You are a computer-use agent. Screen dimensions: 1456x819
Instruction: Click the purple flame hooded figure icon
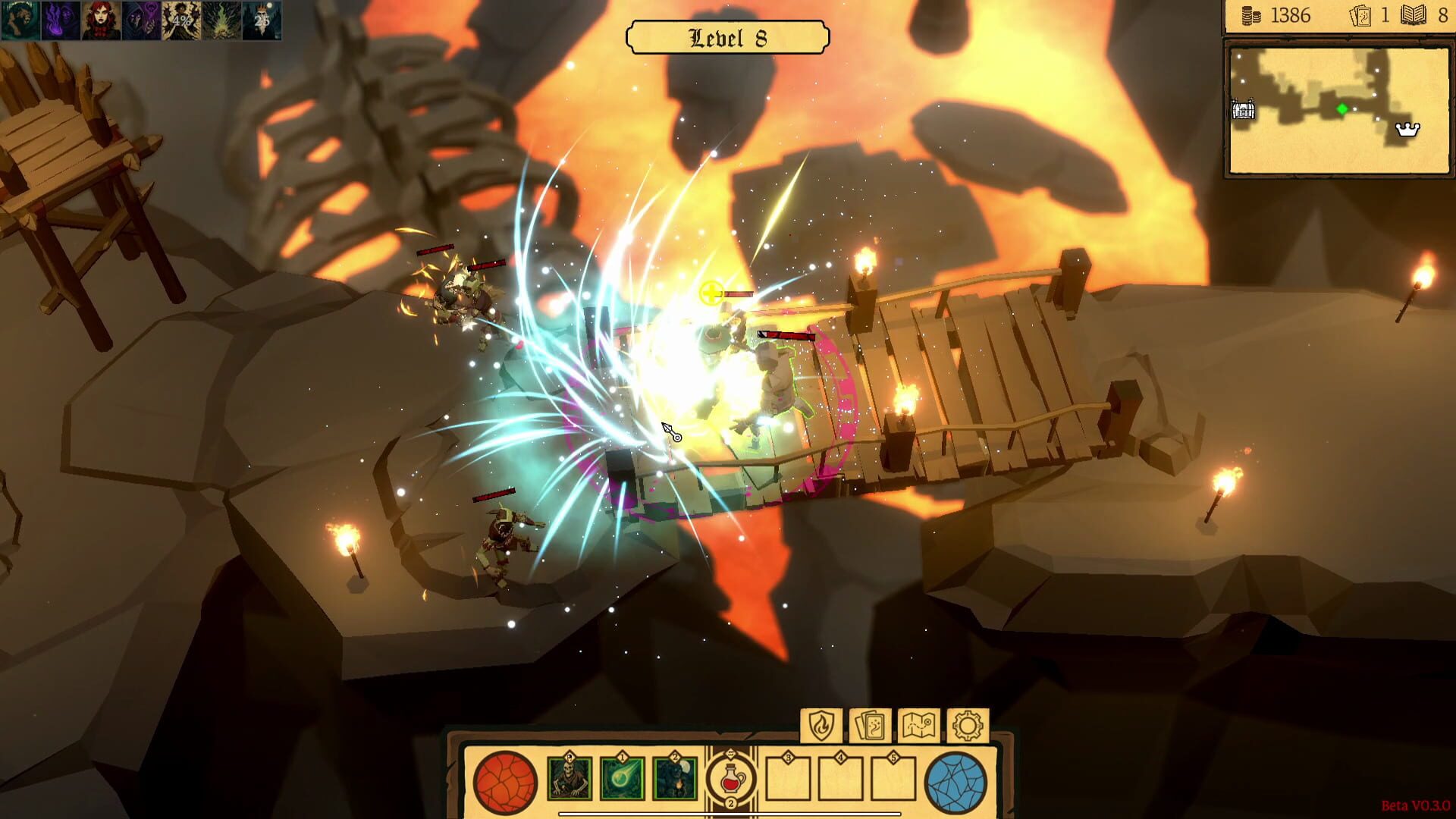[61, 20]
